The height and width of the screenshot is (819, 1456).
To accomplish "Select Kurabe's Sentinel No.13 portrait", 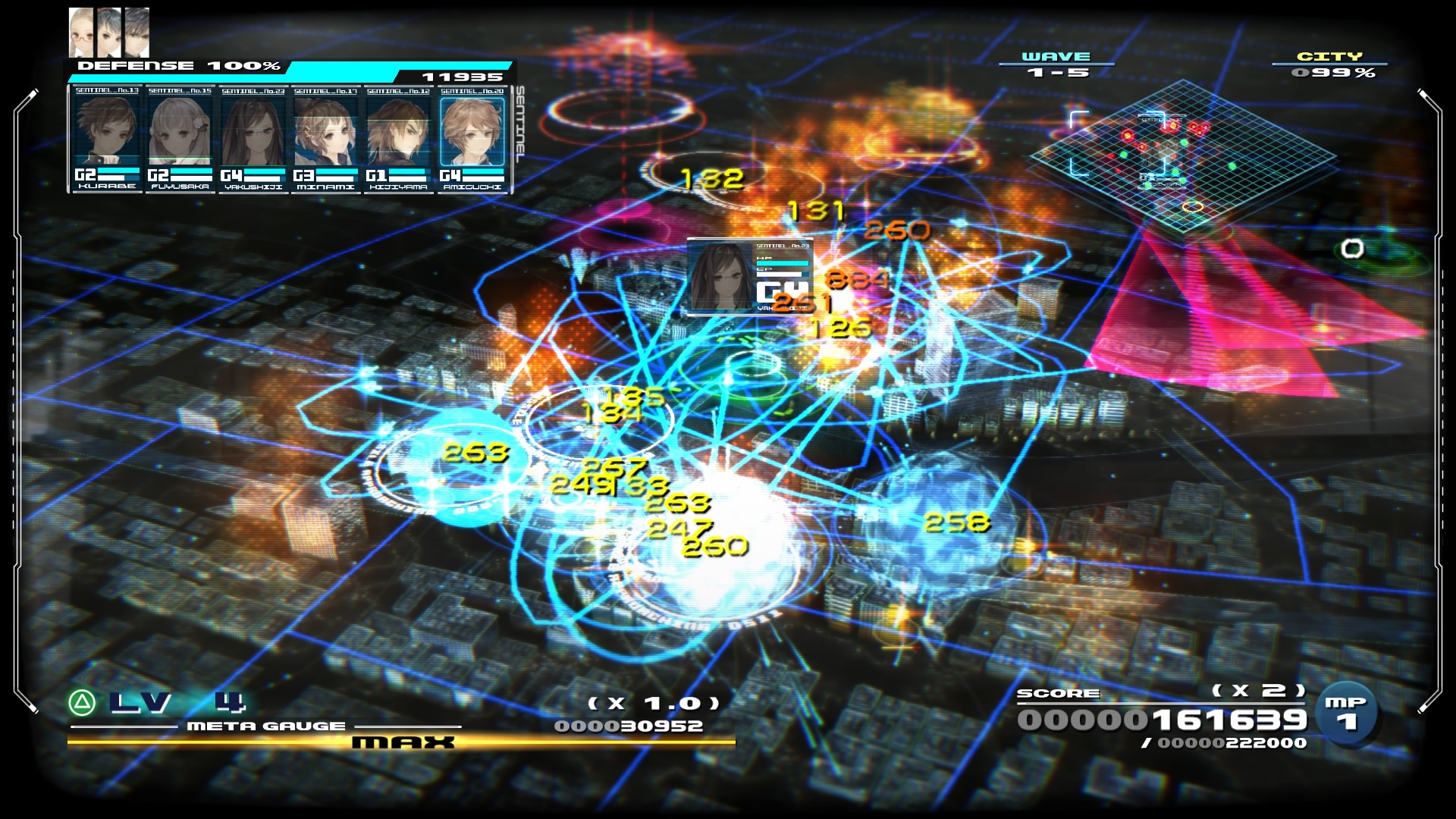I will click(107, 130).
